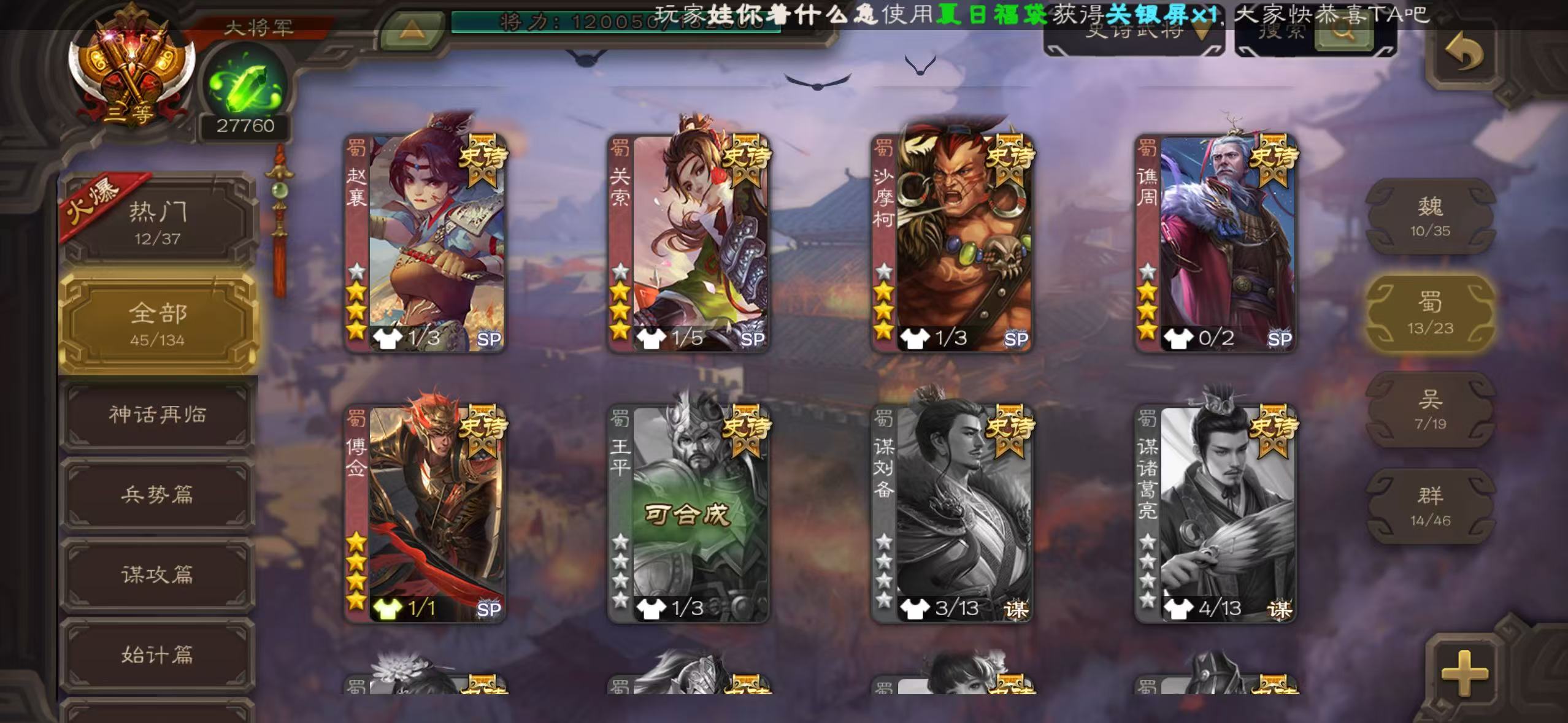Screen dimensions: 1568x723
Task: Inspect the 谋诸葛亮 general card
Action: [x=1216, y=513]
